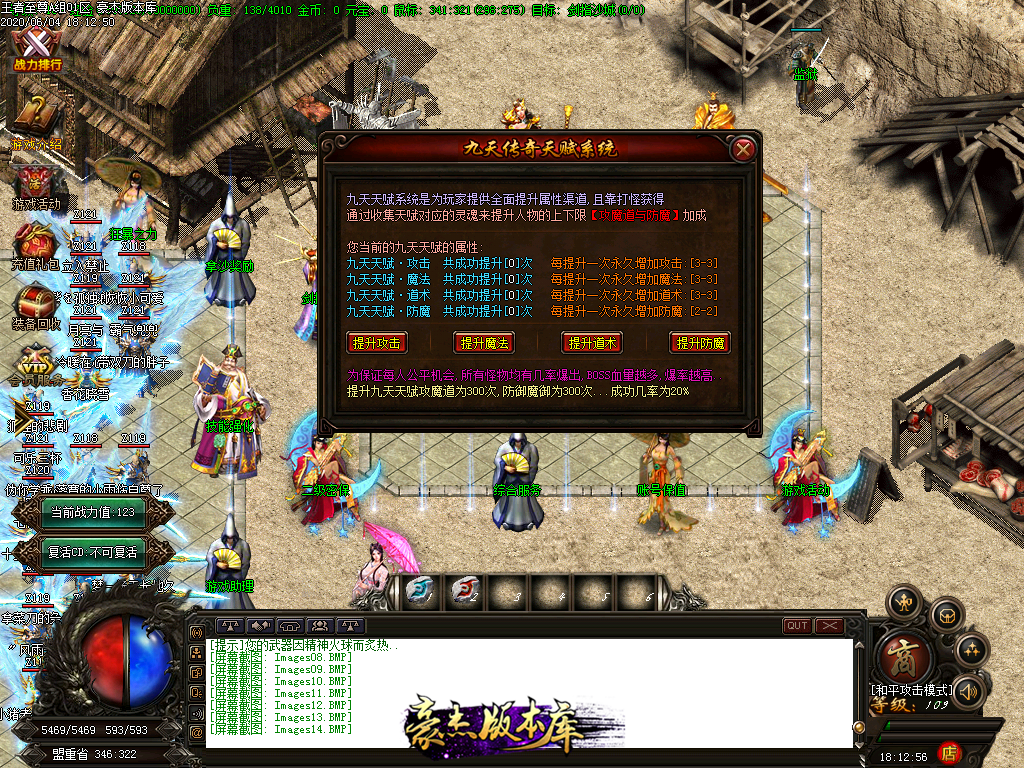
Task: Close the chat panel with X button
Action: click(x=830, y=626)
